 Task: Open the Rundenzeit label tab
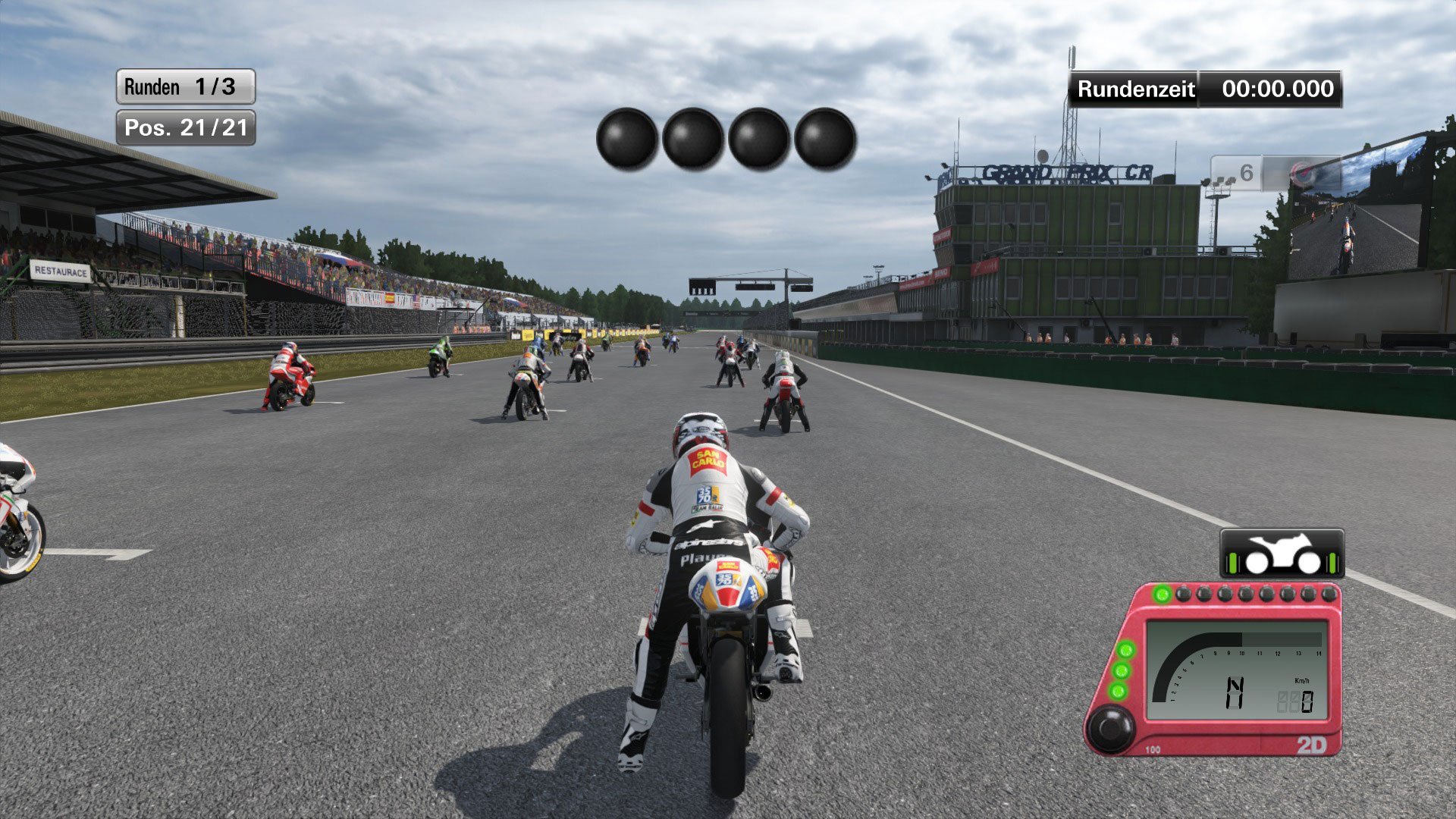point(1132,89)
